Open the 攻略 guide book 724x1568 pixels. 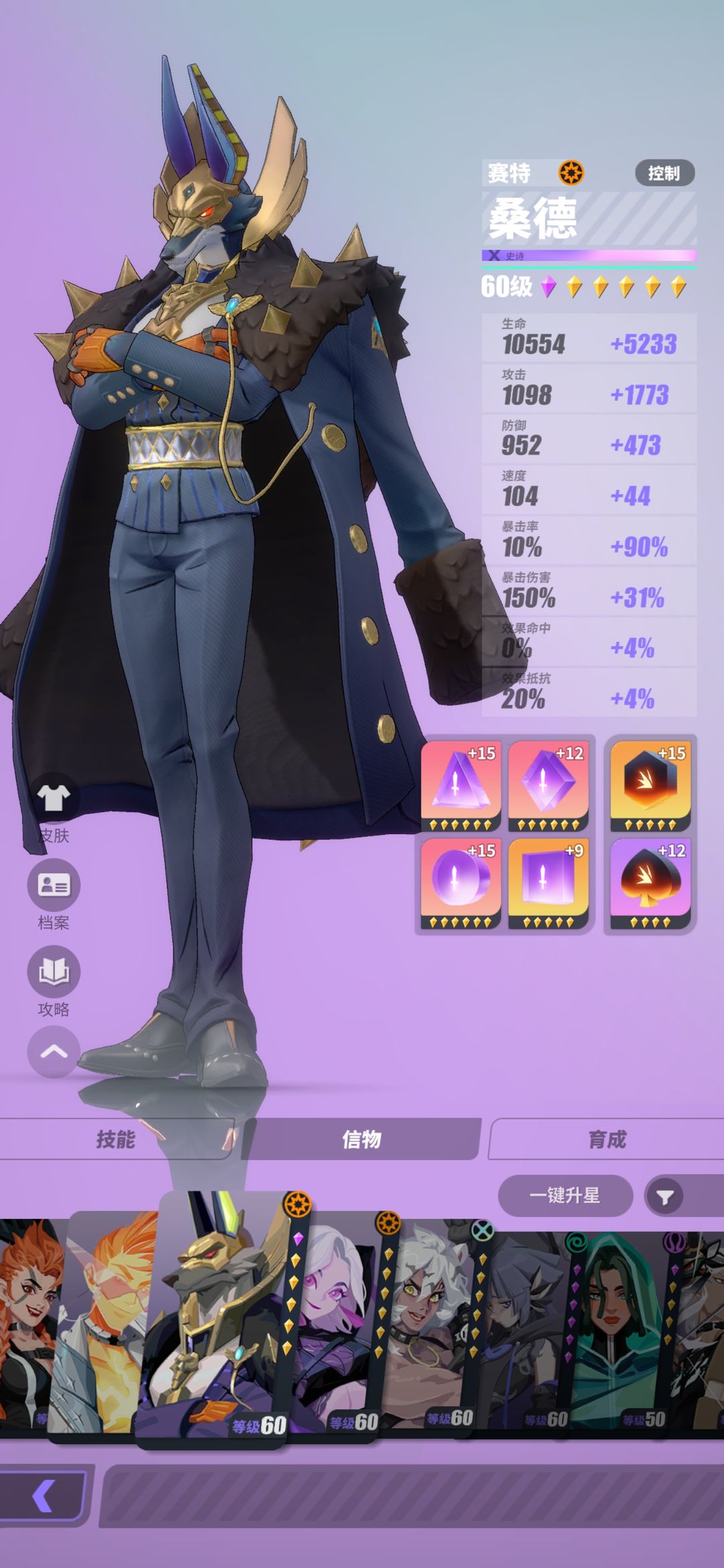pos(54,972)
